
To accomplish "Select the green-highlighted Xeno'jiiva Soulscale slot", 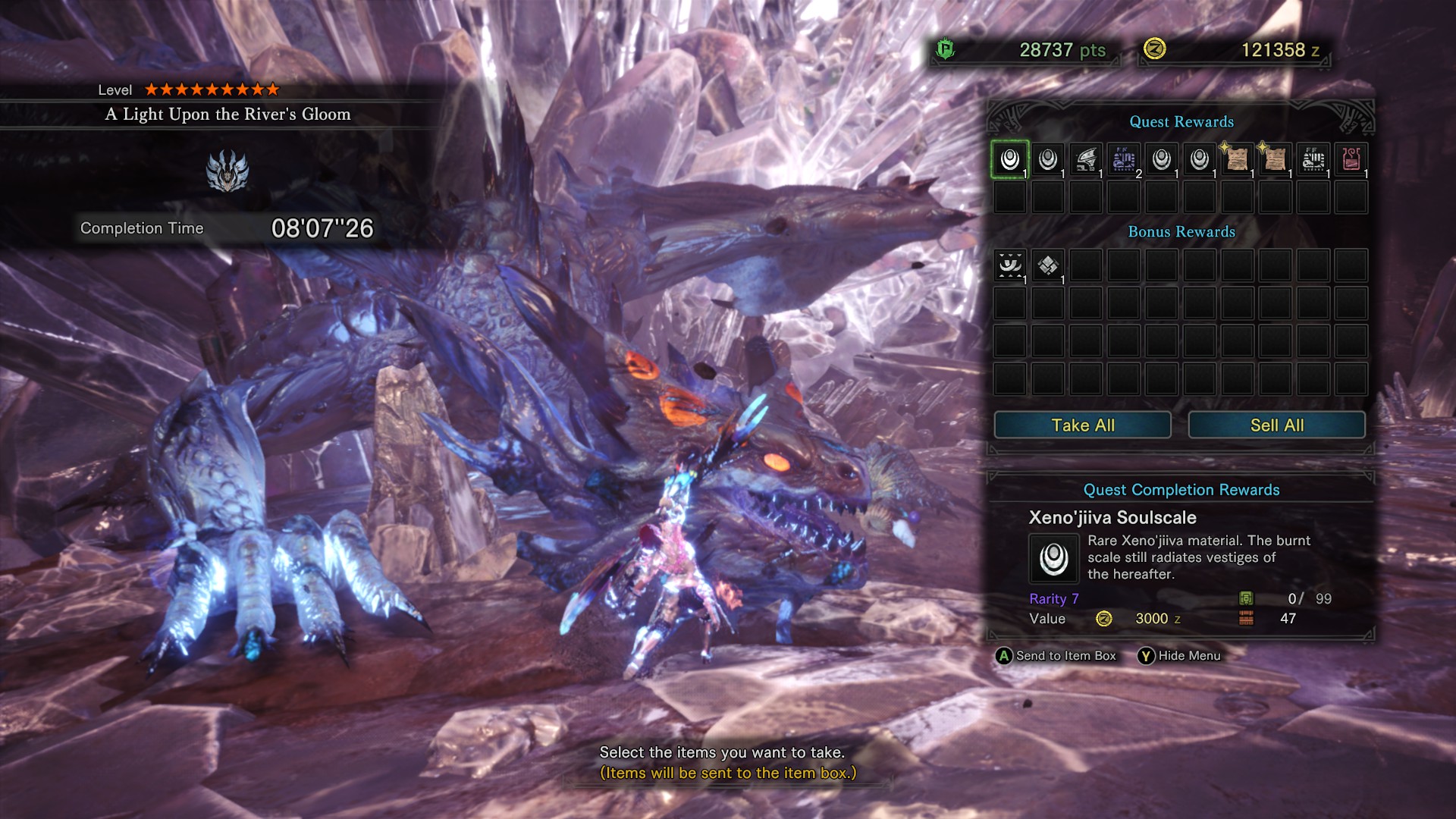I will click(1010, 159).
